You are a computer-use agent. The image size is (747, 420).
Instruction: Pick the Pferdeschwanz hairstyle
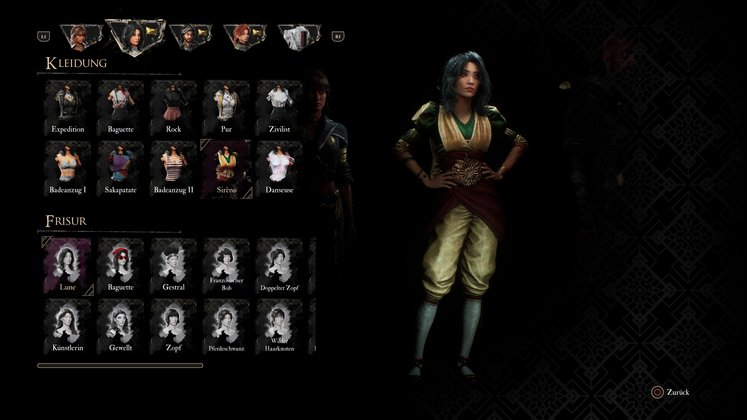226,327
